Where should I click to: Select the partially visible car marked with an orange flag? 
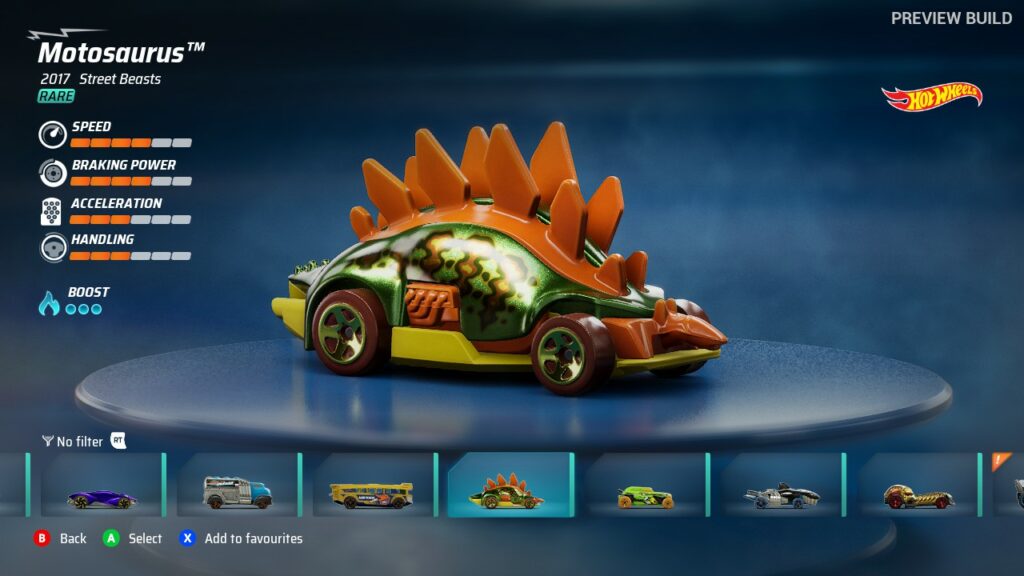tap(1010, 485)
